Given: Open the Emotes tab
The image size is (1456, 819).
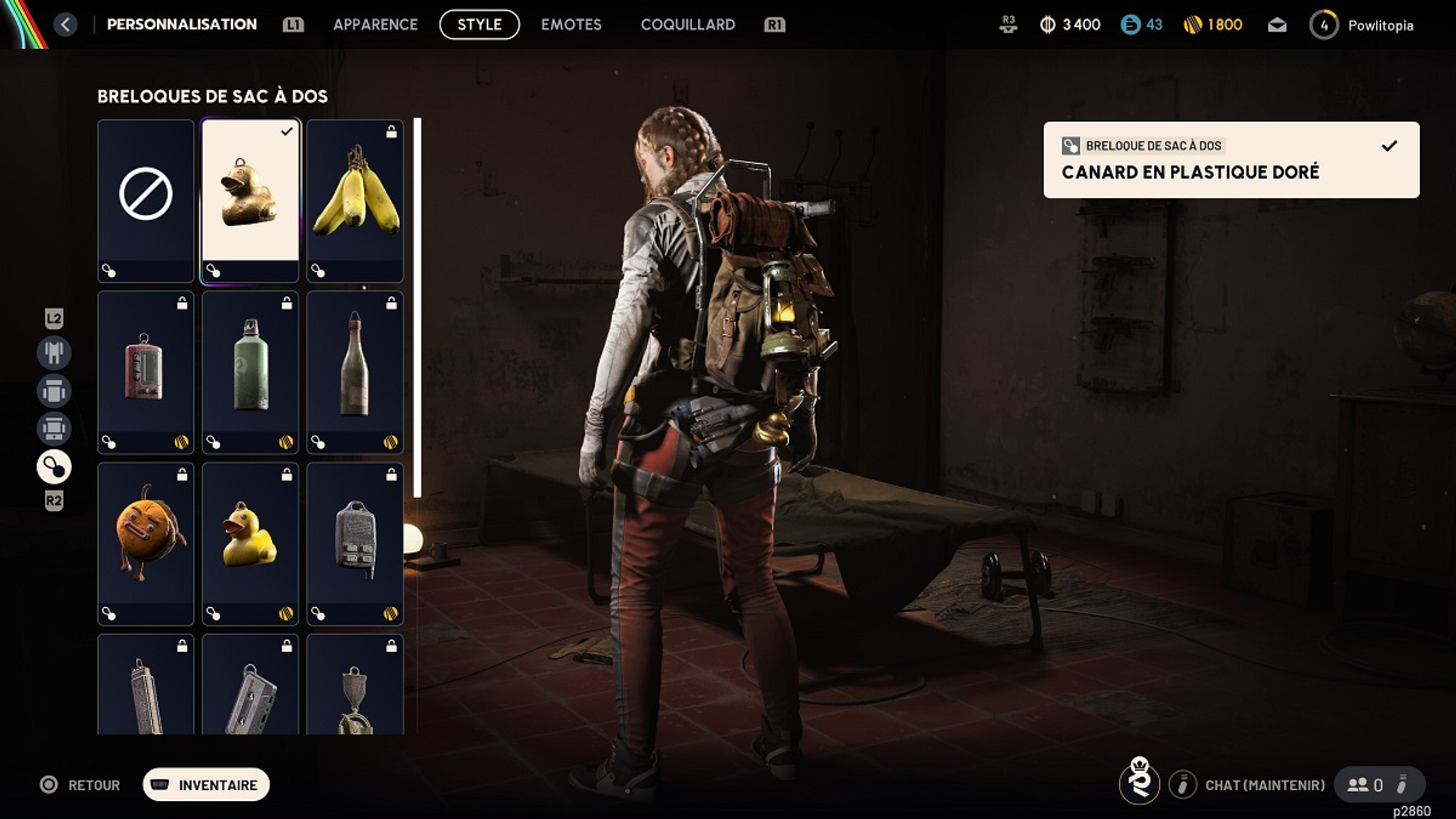Looking at the screenshot, I should [x=571, y=25].
